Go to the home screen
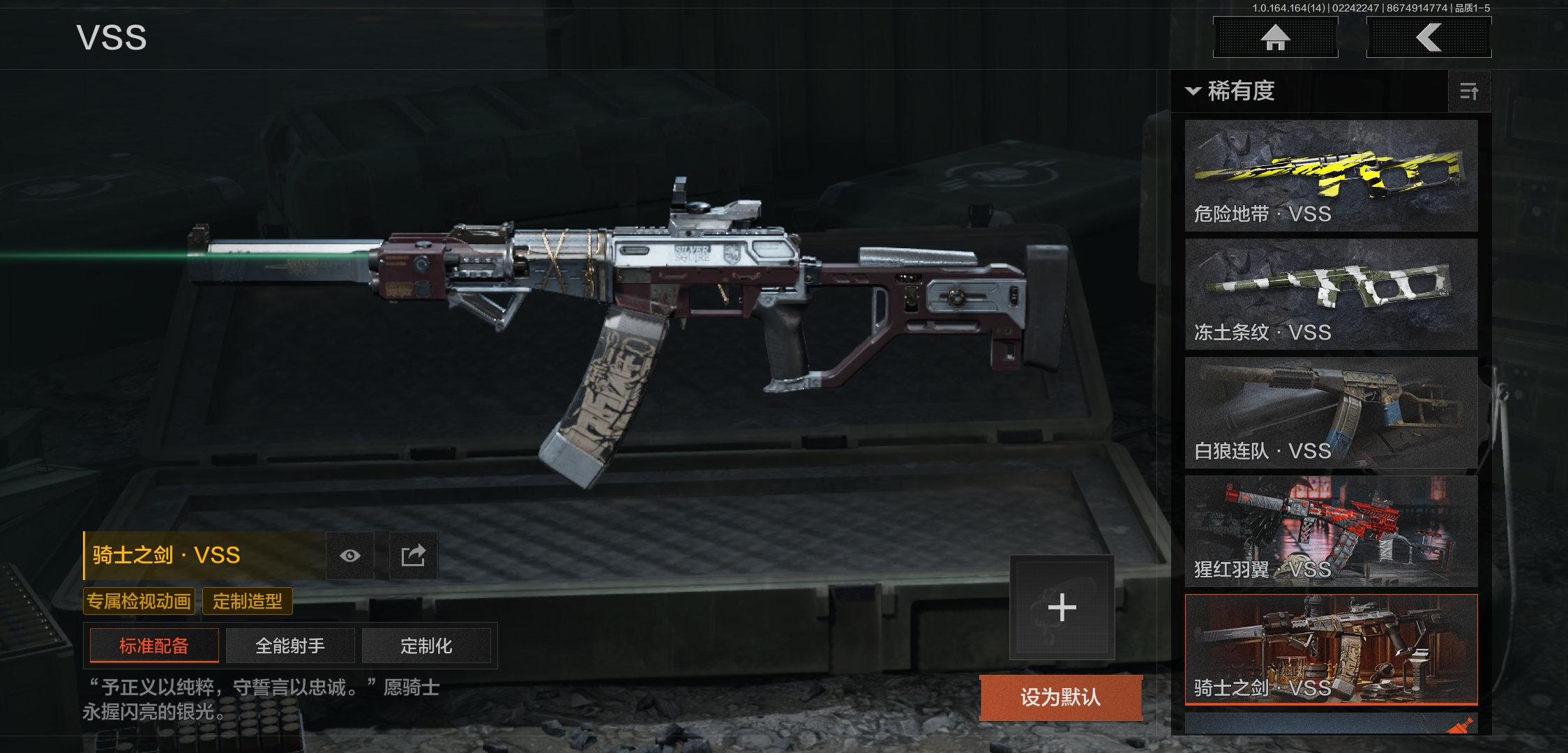 coord(1275,38)
